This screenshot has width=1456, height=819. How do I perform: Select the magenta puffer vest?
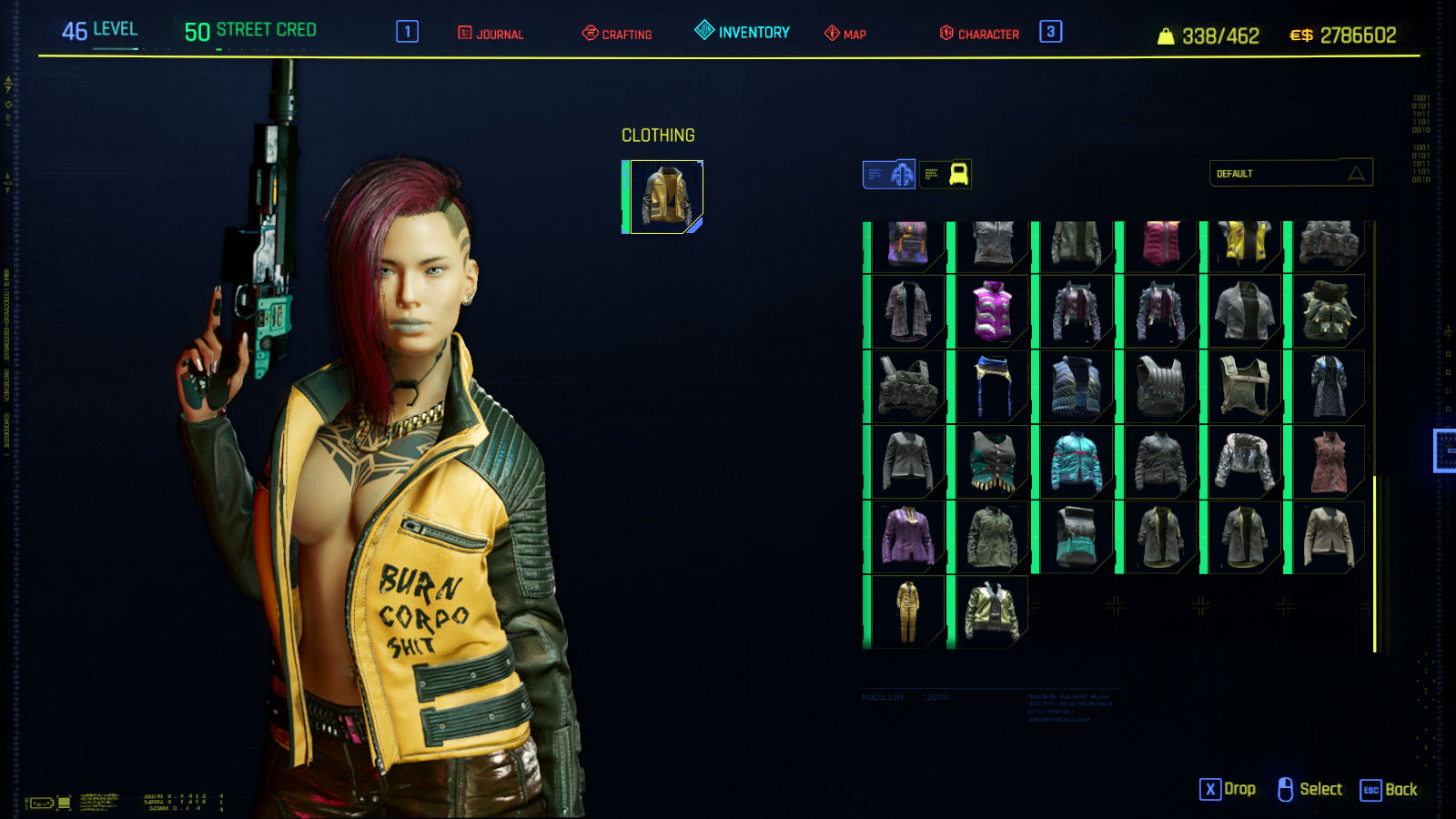click(x=992, y=311)
